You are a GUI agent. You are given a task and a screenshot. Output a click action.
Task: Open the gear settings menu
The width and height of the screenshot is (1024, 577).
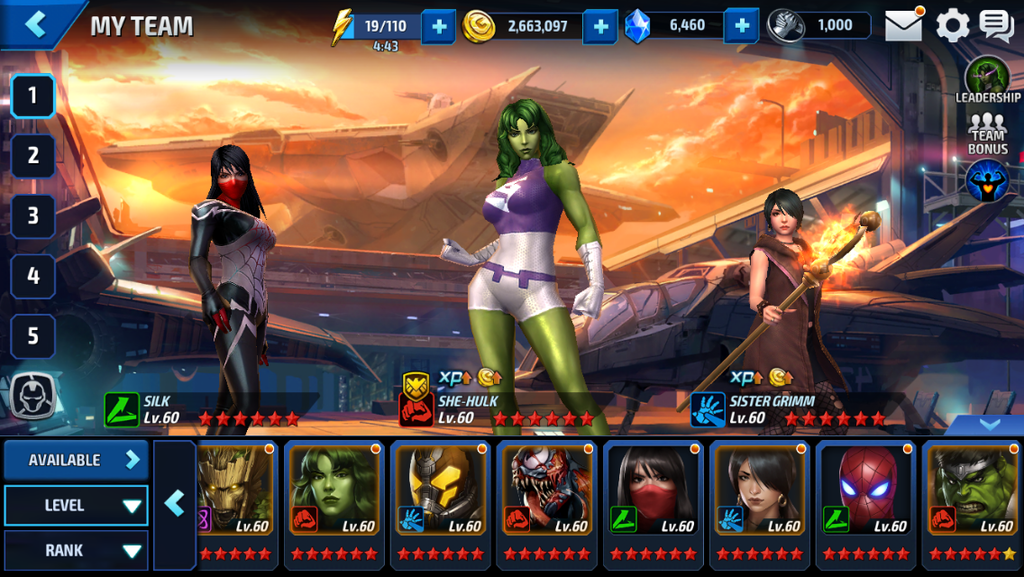tap(952, 26)
